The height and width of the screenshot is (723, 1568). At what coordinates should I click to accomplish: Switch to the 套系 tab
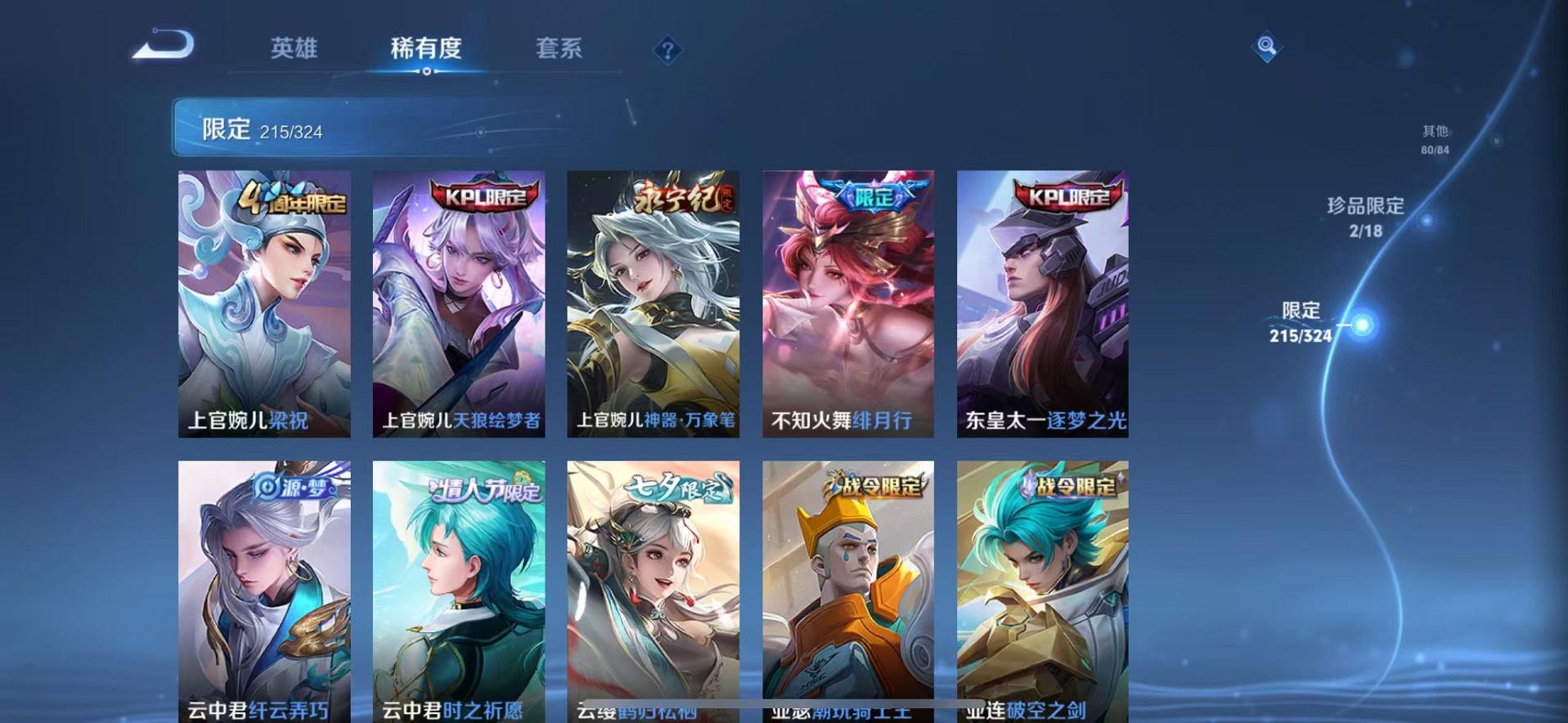(x=559, y=49)
